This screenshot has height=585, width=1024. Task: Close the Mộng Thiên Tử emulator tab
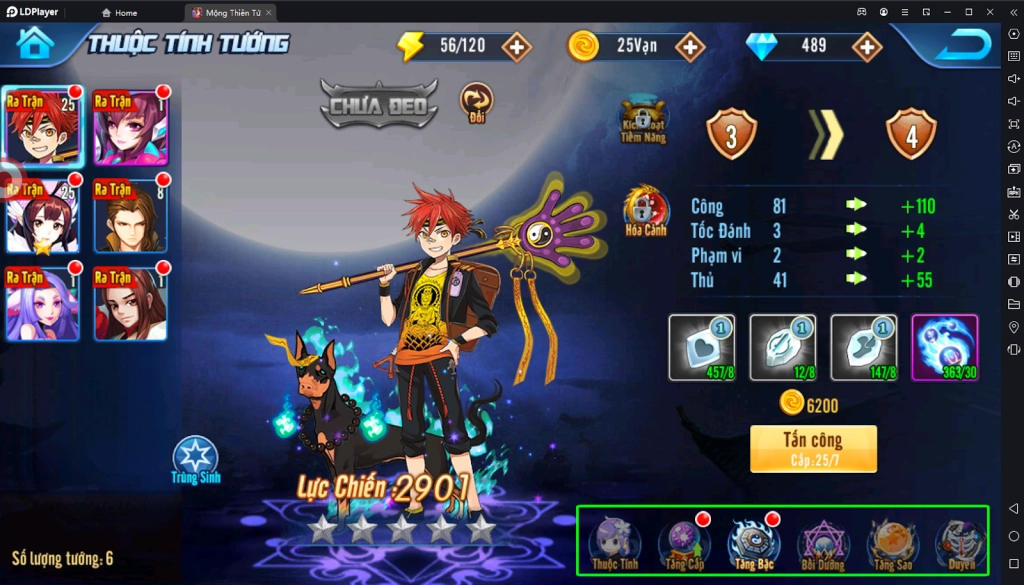[268, 13]
